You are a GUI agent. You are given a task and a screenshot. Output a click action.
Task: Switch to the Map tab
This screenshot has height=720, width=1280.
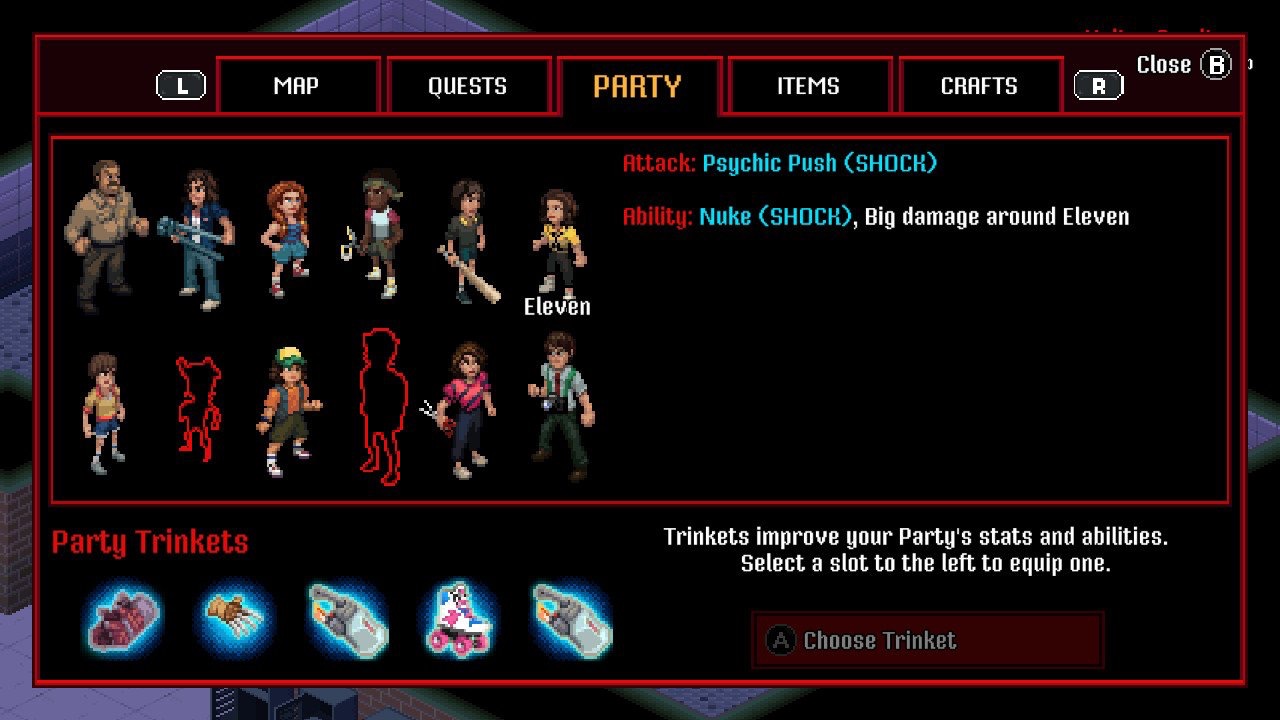point(297,86)
